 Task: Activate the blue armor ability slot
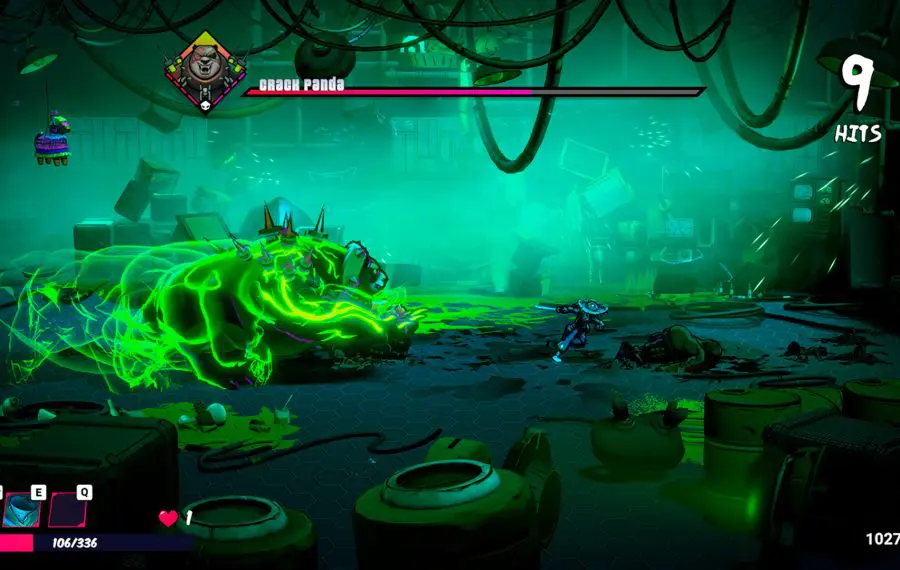coord(21,510)
